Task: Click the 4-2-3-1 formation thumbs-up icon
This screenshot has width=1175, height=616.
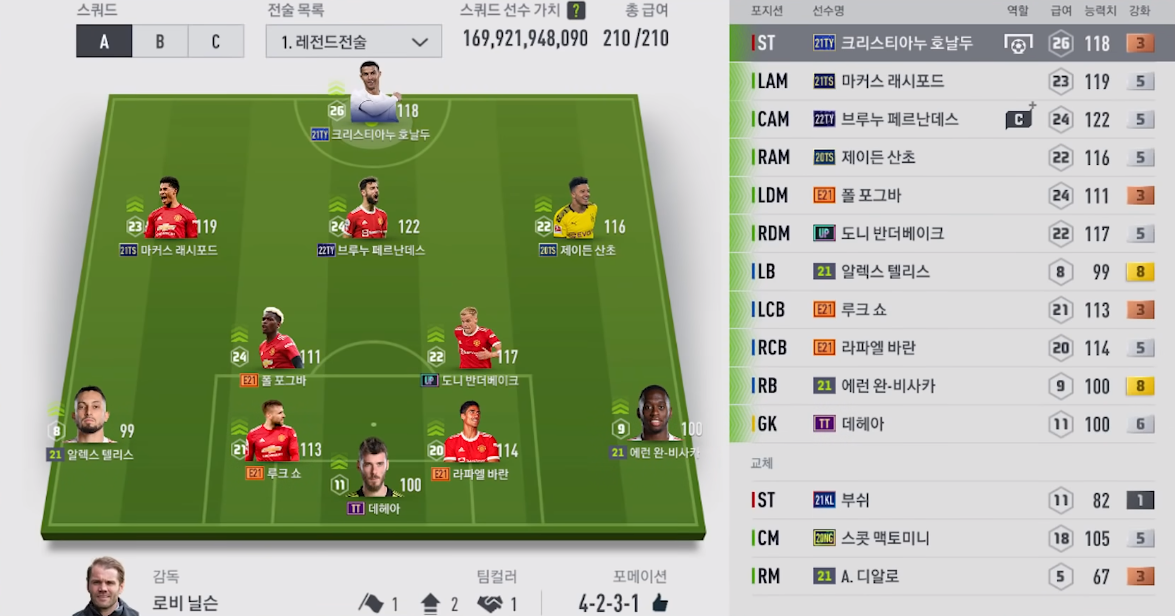Action: coord(659,603)
